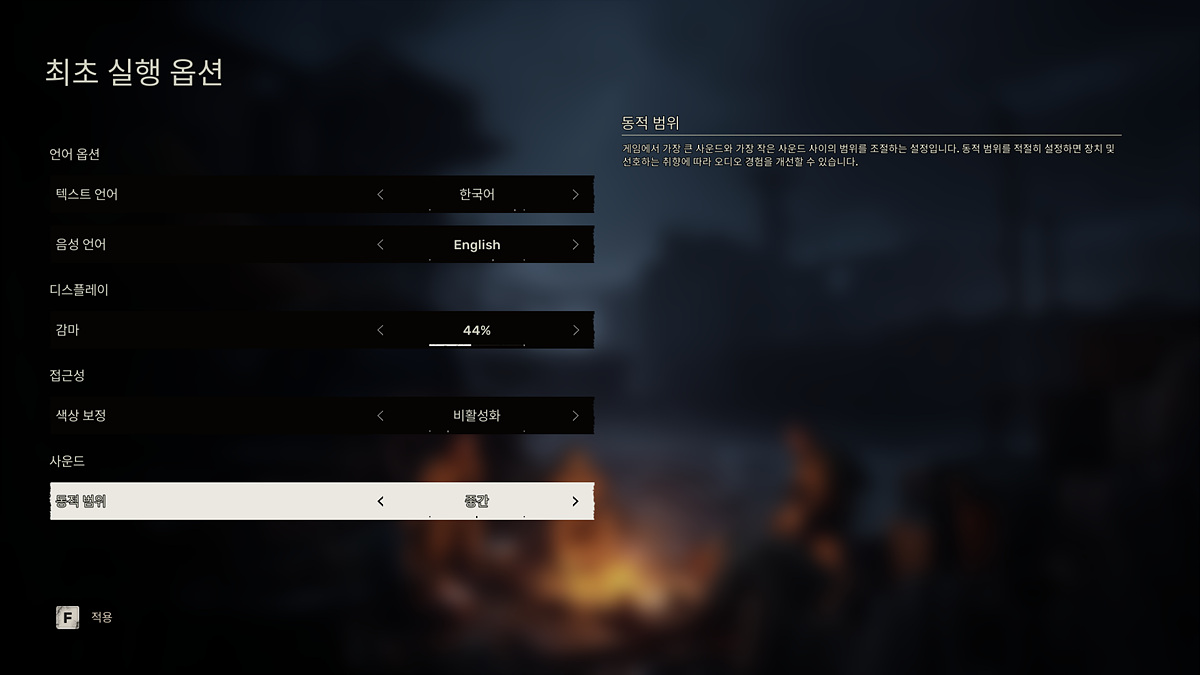Viewport: 1200px width, 675px height.
Task: Click the right arrow next to English
Action: coord(575,245)
